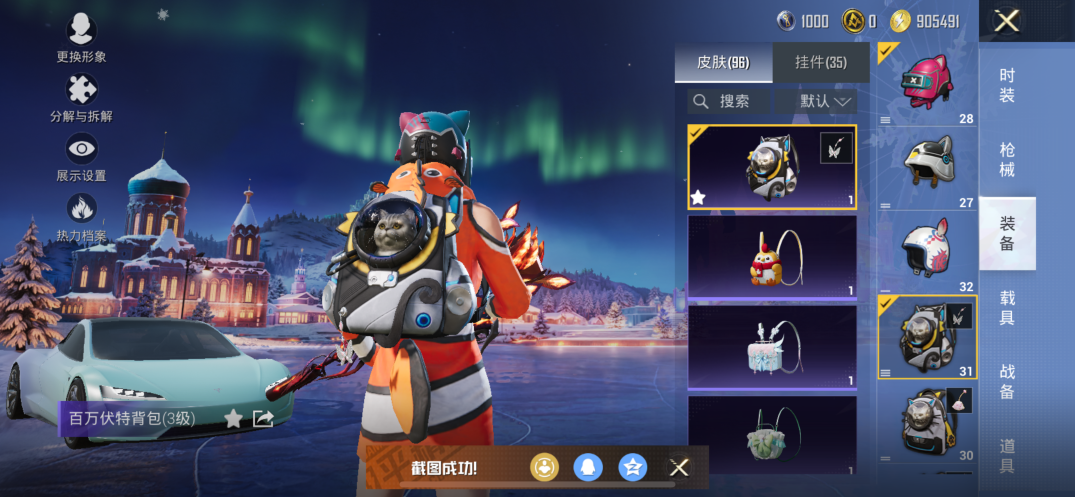The width and height of the screenshot is (1075, 497).
Task: Select the 战备 category
Action: [x=1007, y=382]
